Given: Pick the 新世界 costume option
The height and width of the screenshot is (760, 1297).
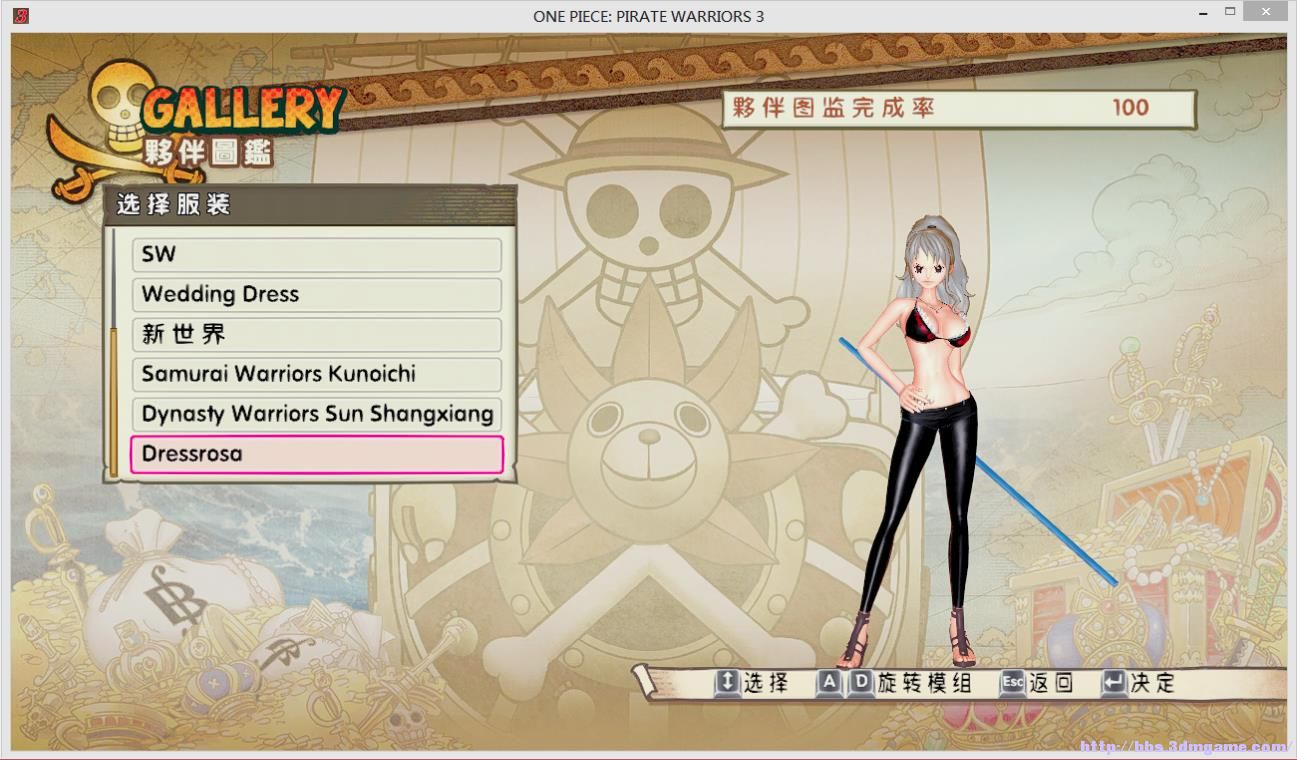Looking at the screenshot, I should click(x=316, y=334).
